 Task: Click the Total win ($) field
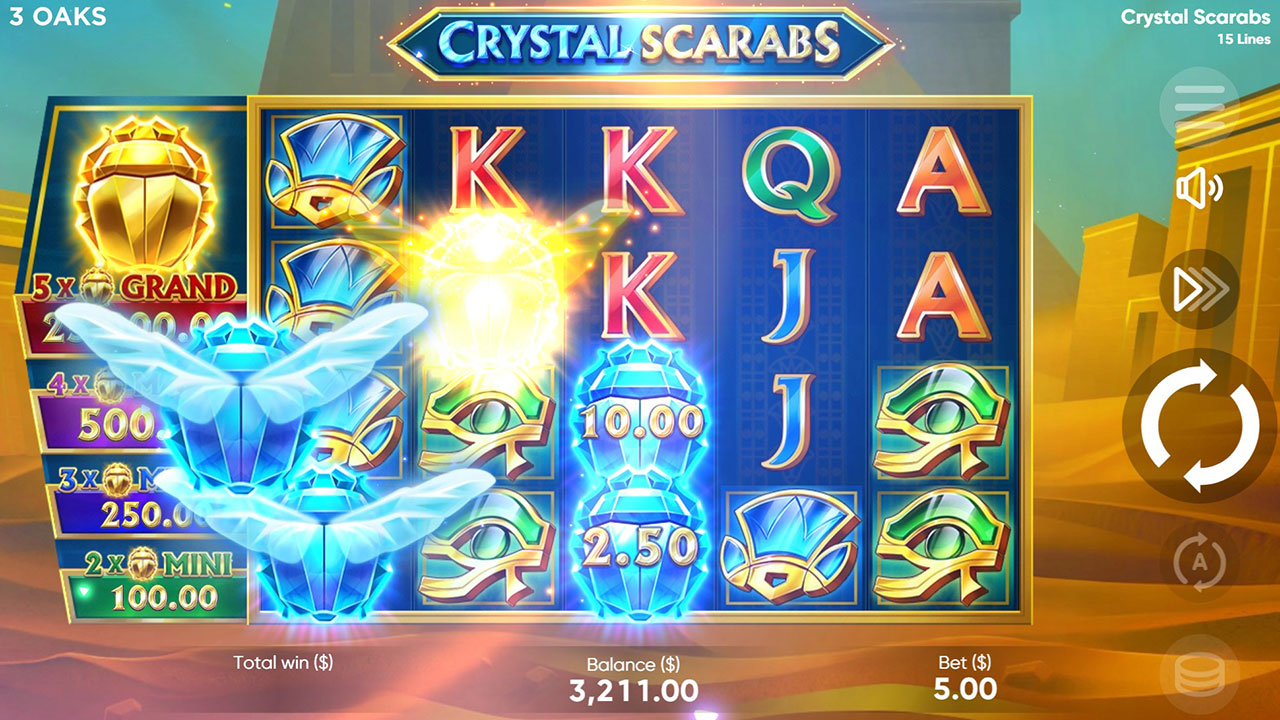click(x=285, y=662)
